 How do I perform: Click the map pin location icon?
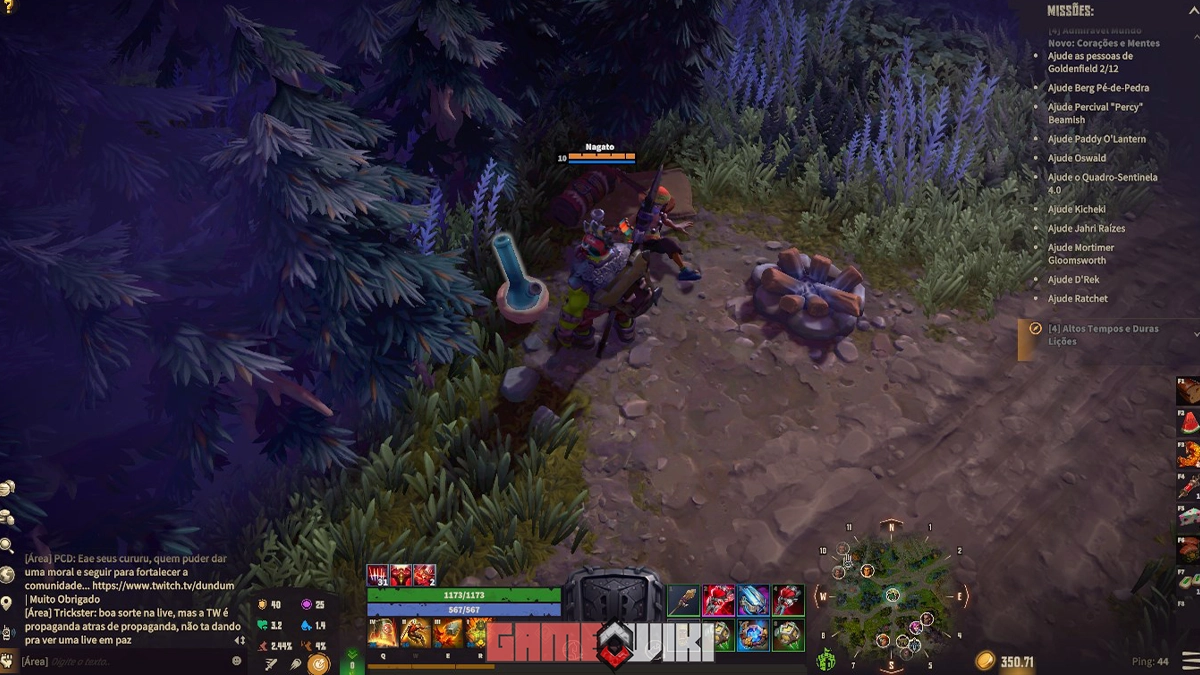pyautogui.click(x=8, y=602)
